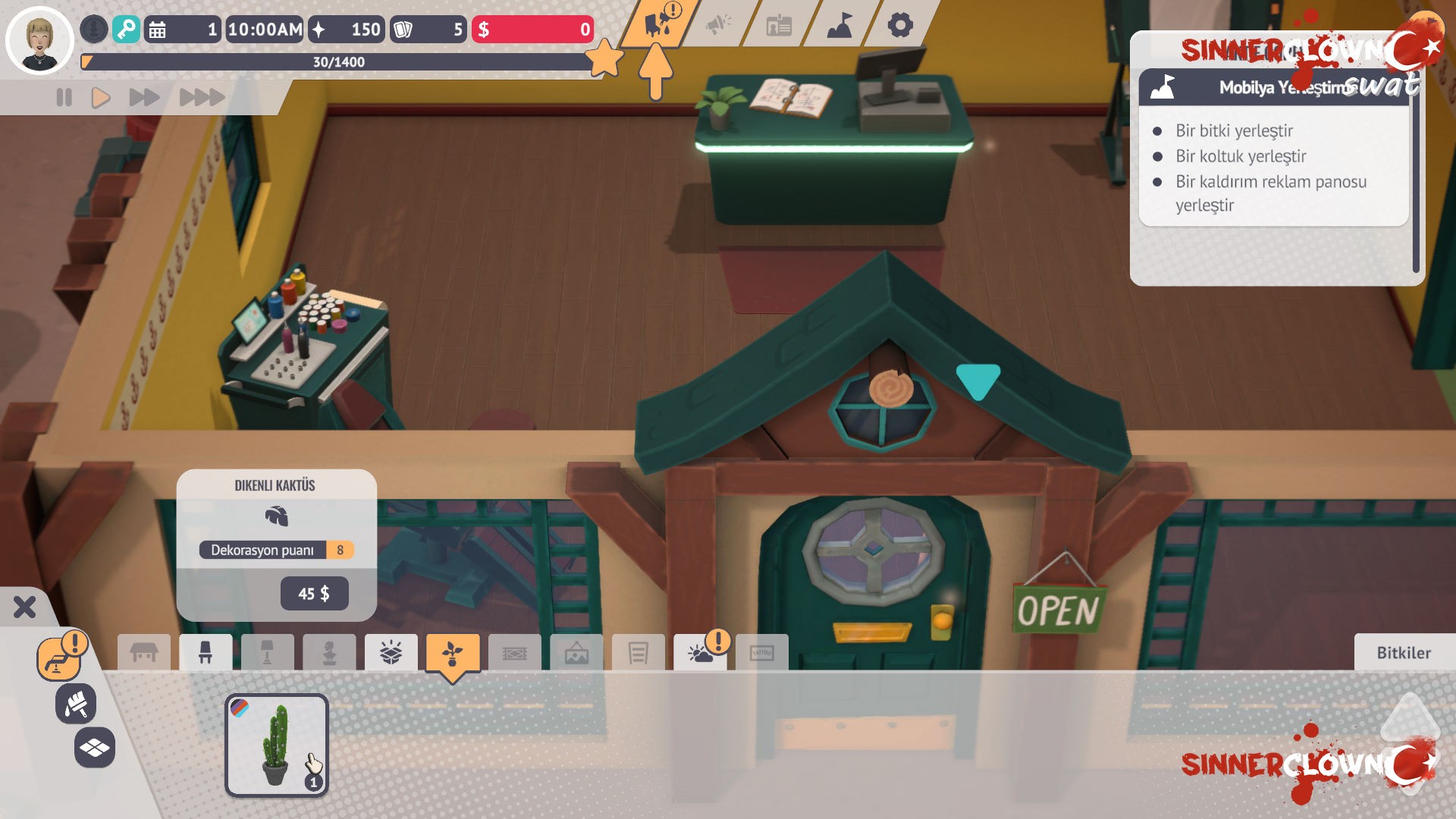Open the wall painting tool
This screenshot has height=819, width=1456.
(x=76, y=704)
